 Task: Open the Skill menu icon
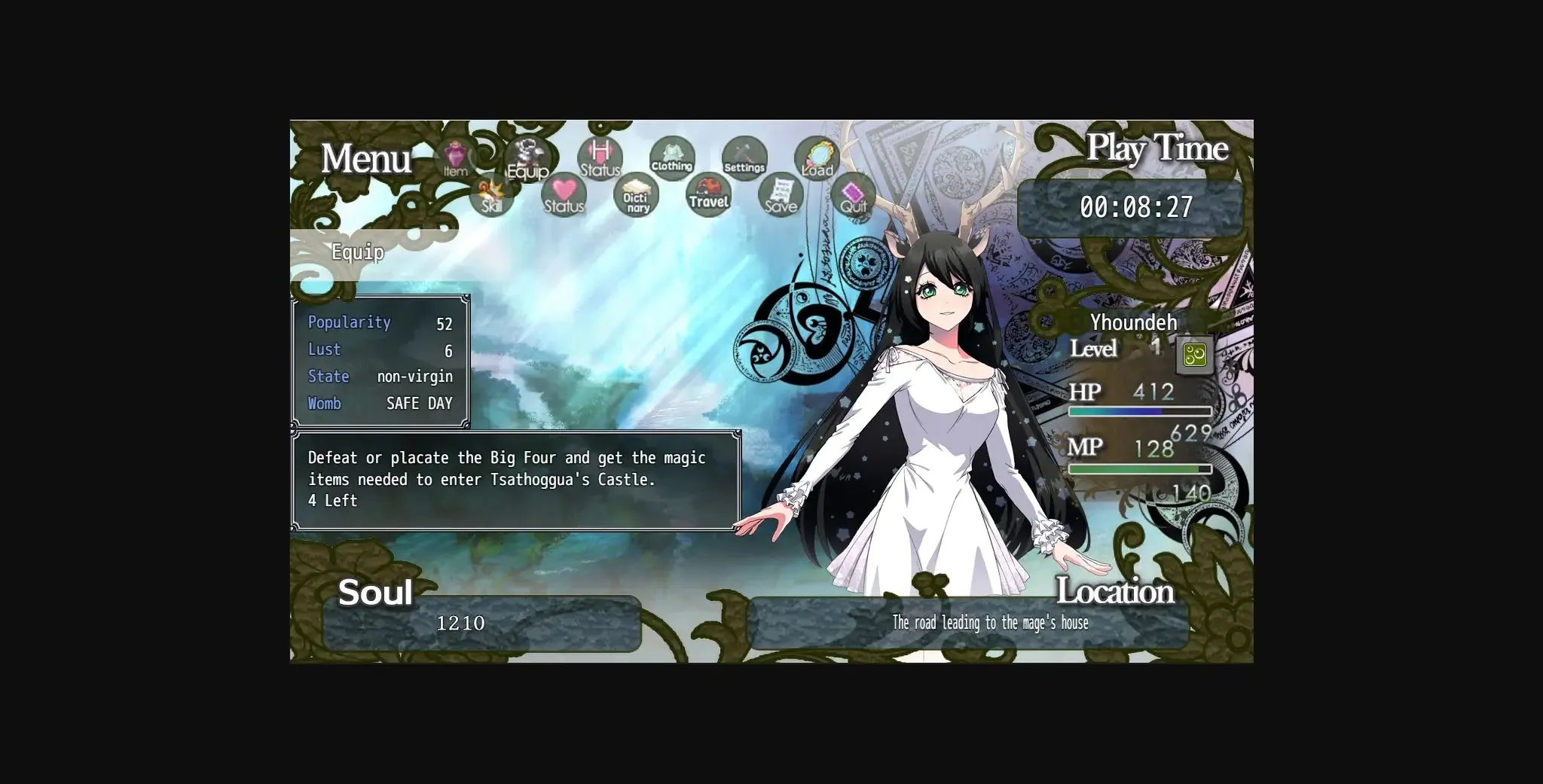[491, 197]
